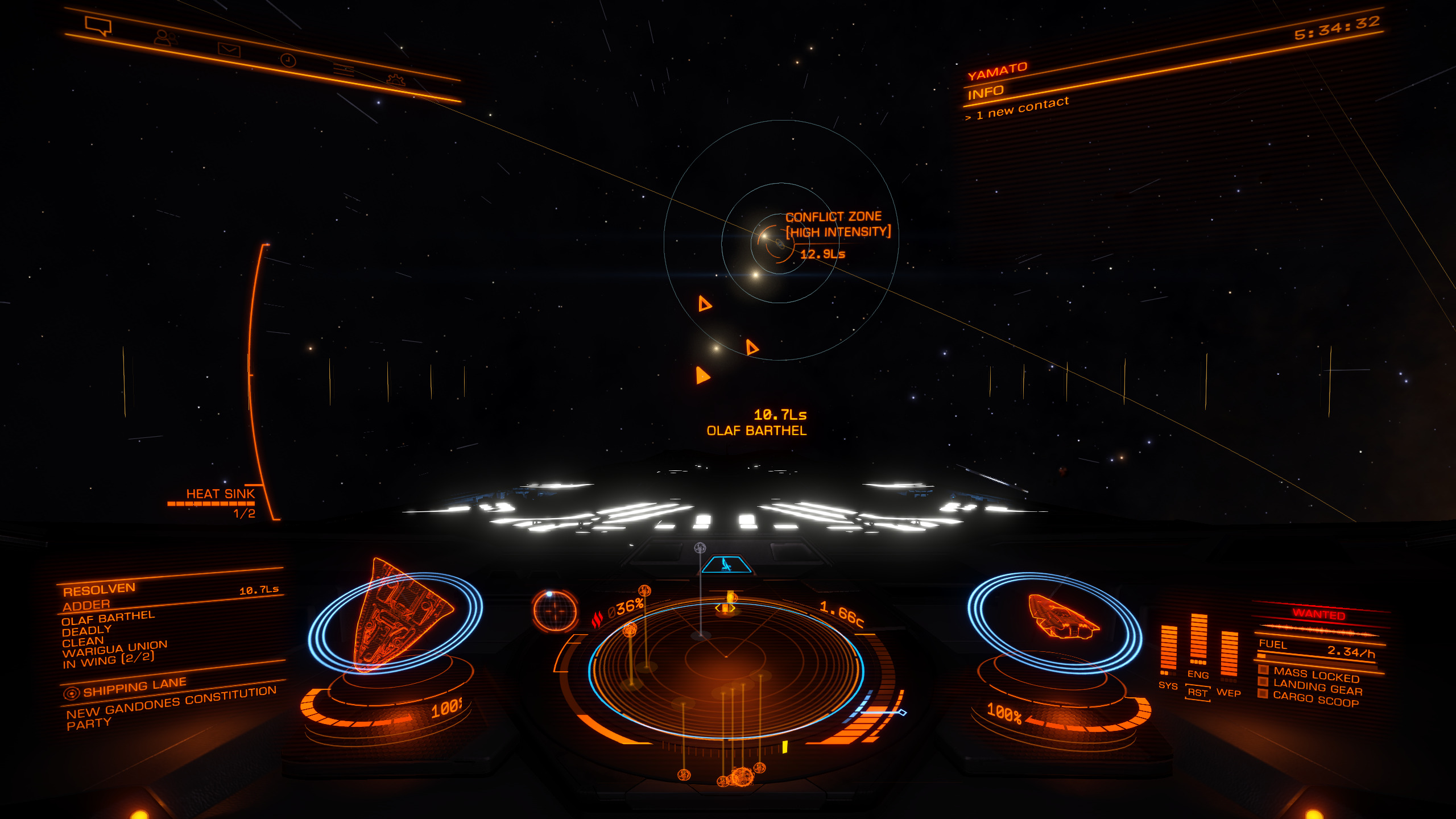The image size is (1456, 819).
Task: Show the recent history clock tab
Action: point(288,60)
